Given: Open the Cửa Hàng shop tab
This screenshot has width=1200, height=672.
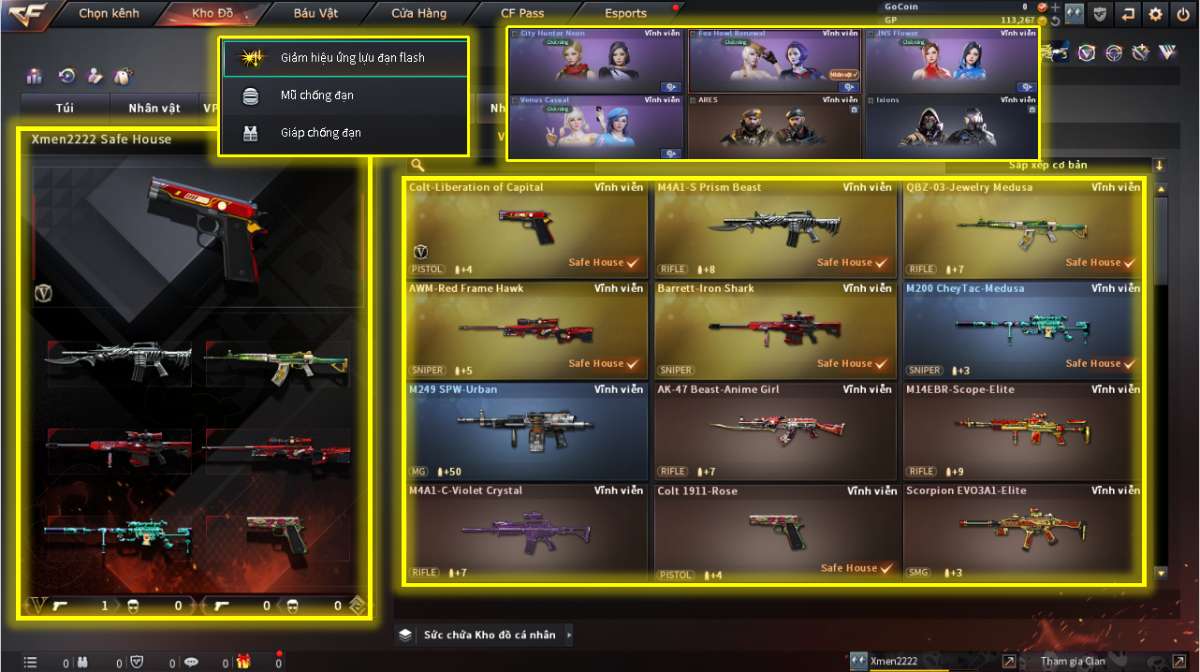Looking at the screenshot, I should tap(418, 14).
